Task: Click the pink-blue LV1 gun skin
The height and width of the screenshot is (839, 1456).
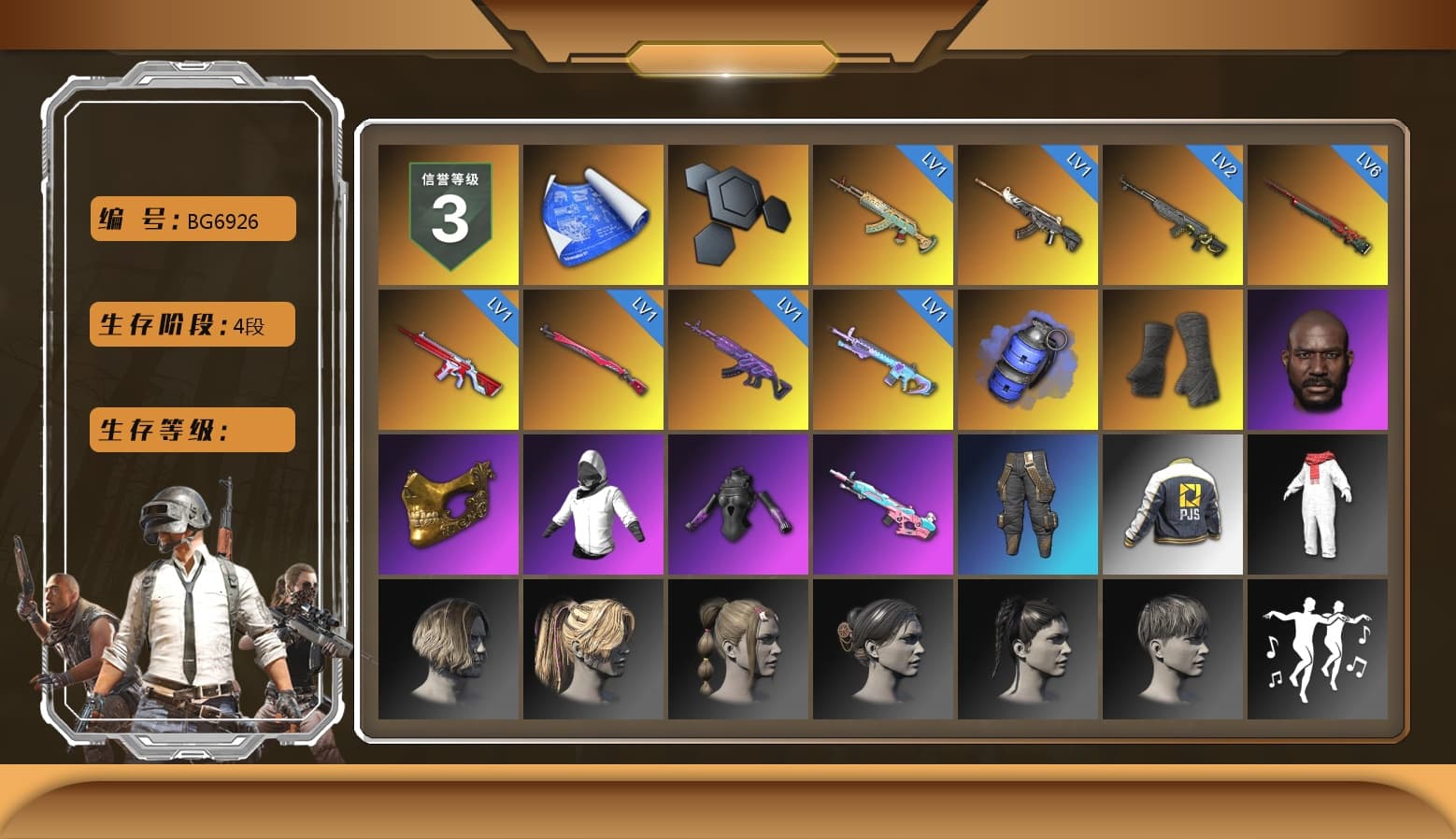Action: 882,358
